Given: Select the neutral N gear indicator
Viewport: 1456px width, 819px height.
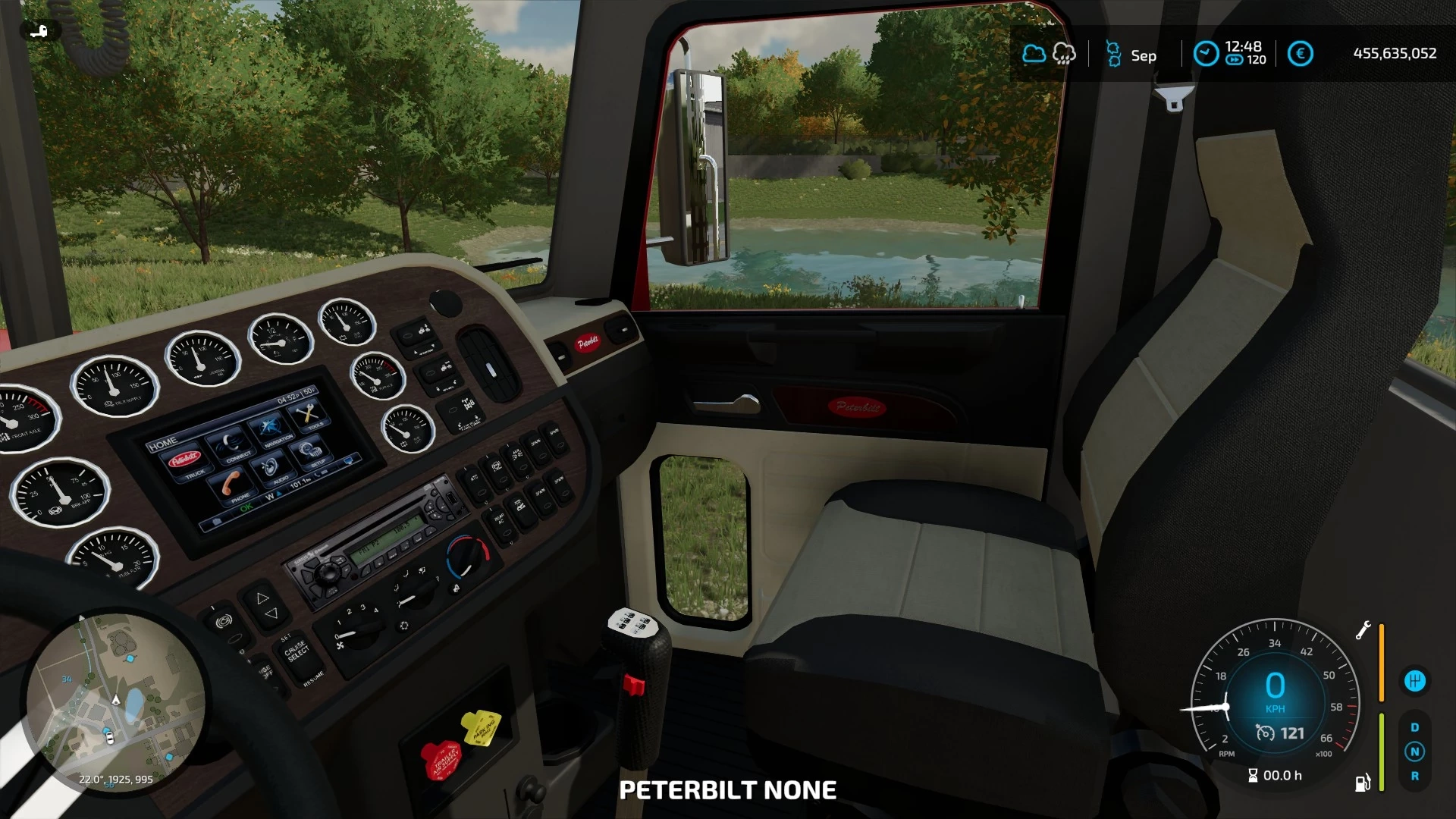Looking at the screenshot, I should [x=1414, y=752].
